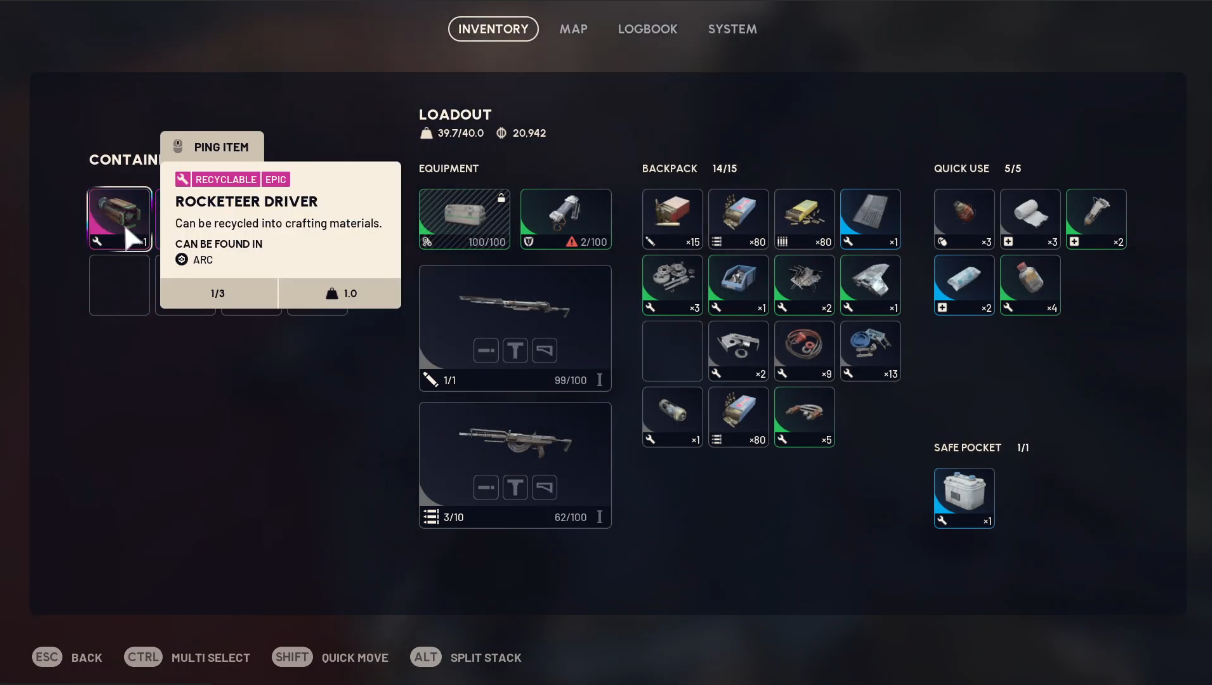Go to the System tab
Screen dimensions: 1212x685
[732, 29]
